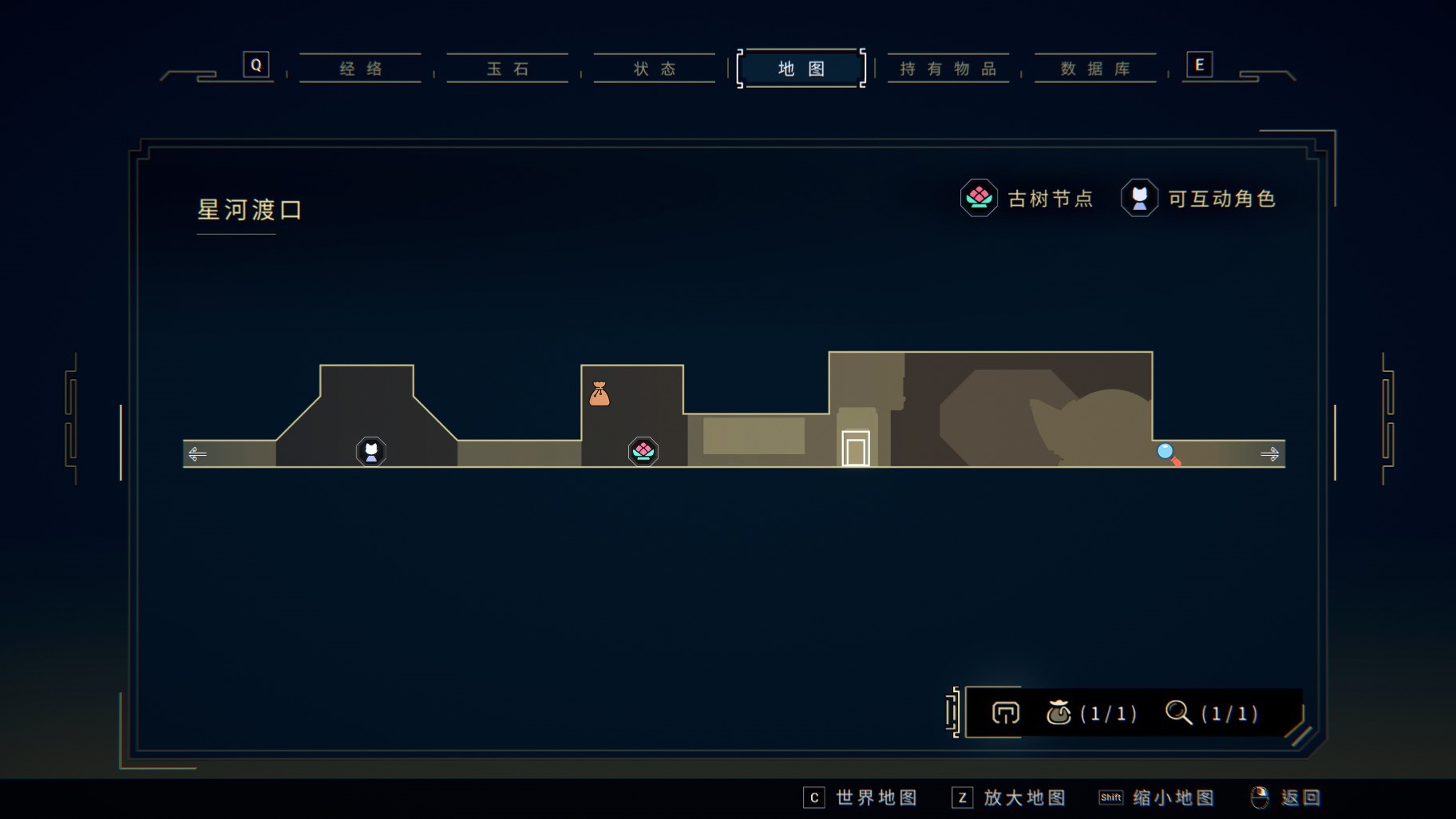Switch to the 经络 tab
1456x819 pixels.
click(361, 69)
